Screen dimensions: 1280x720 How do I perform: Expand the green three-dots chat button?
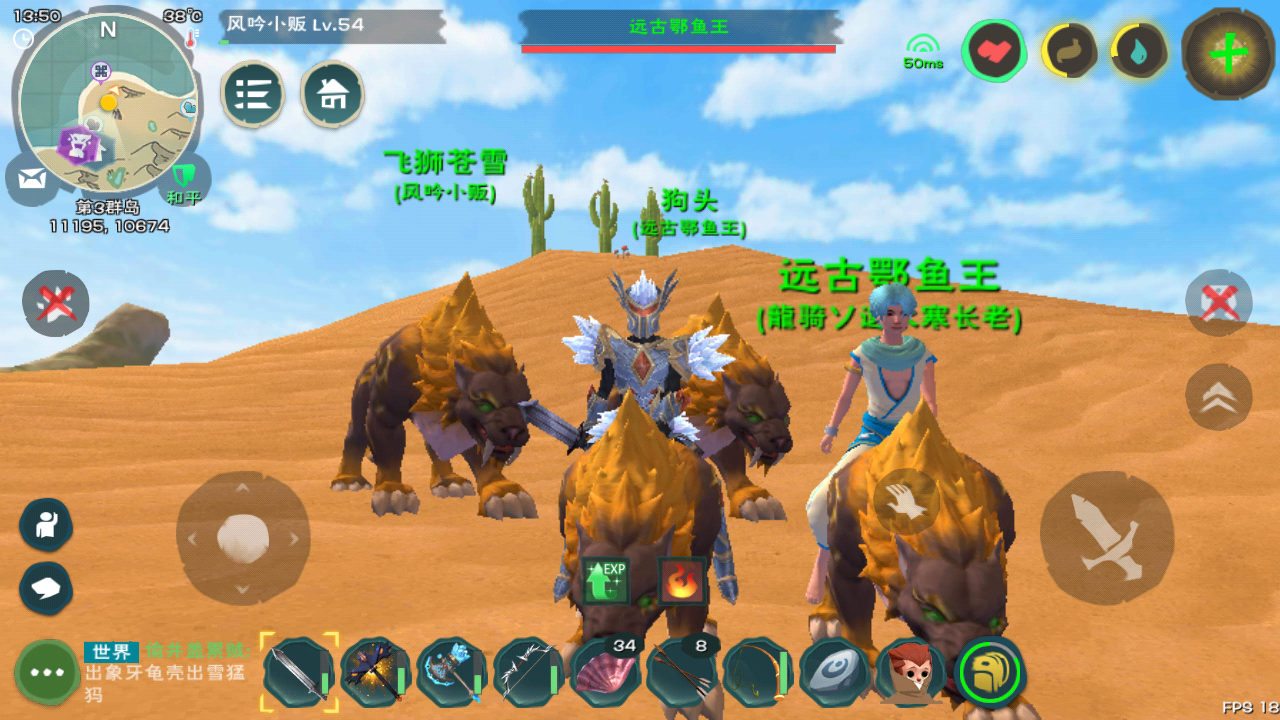[47, 672]
